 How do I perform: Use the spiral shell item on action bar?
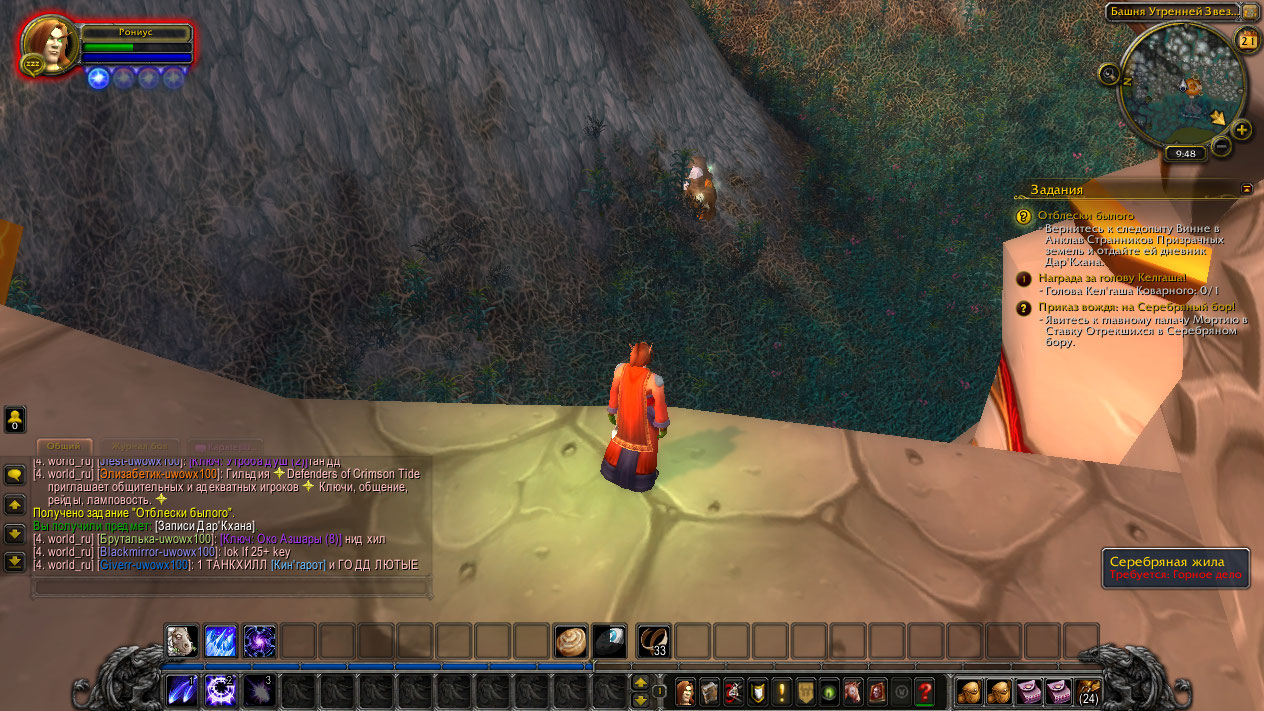click(572, 641)
